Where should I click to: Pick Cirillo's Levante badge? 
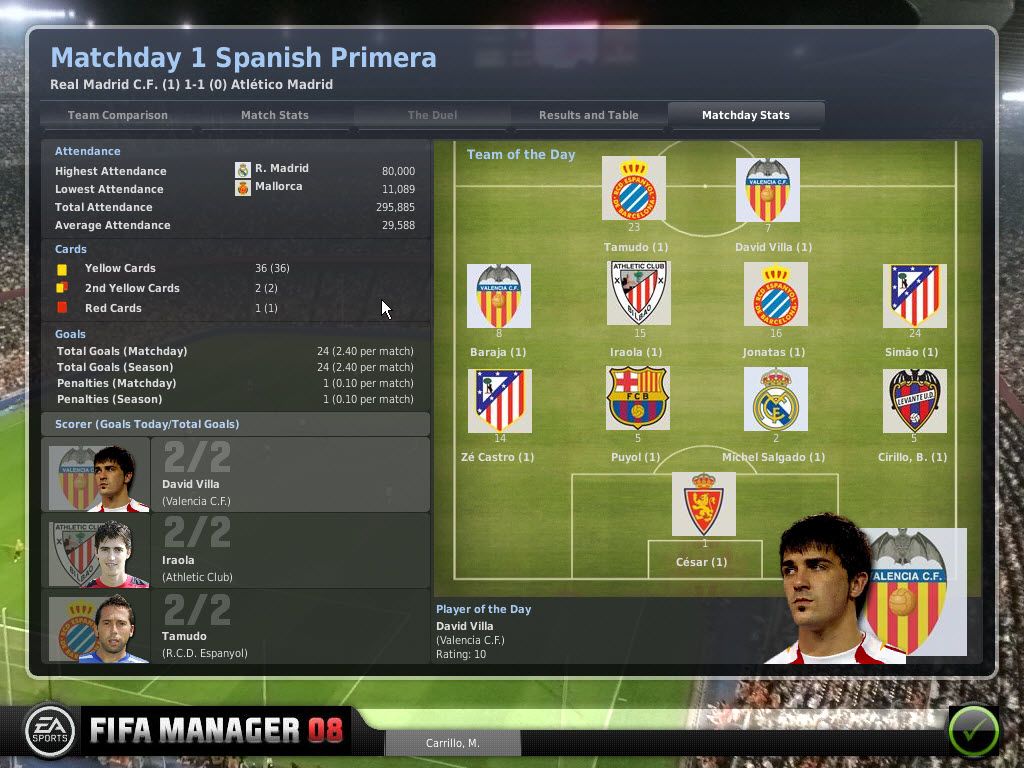914,400
